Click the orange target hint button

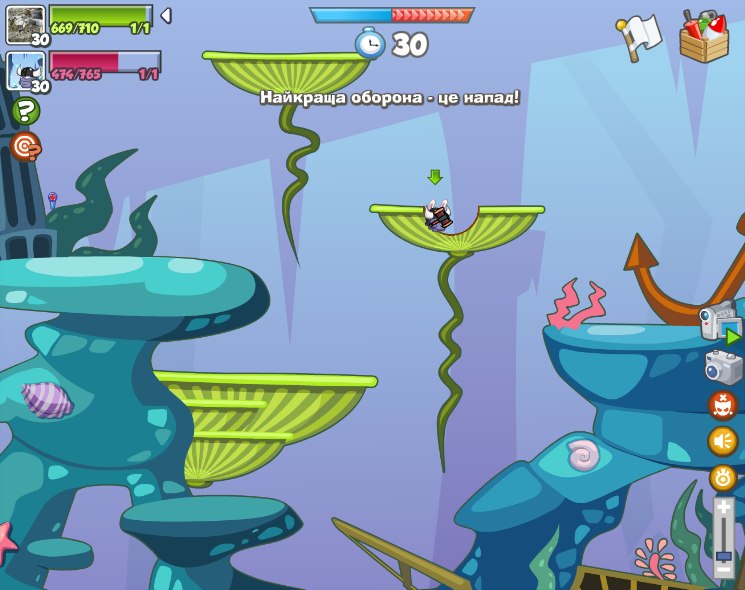(25, 147)
